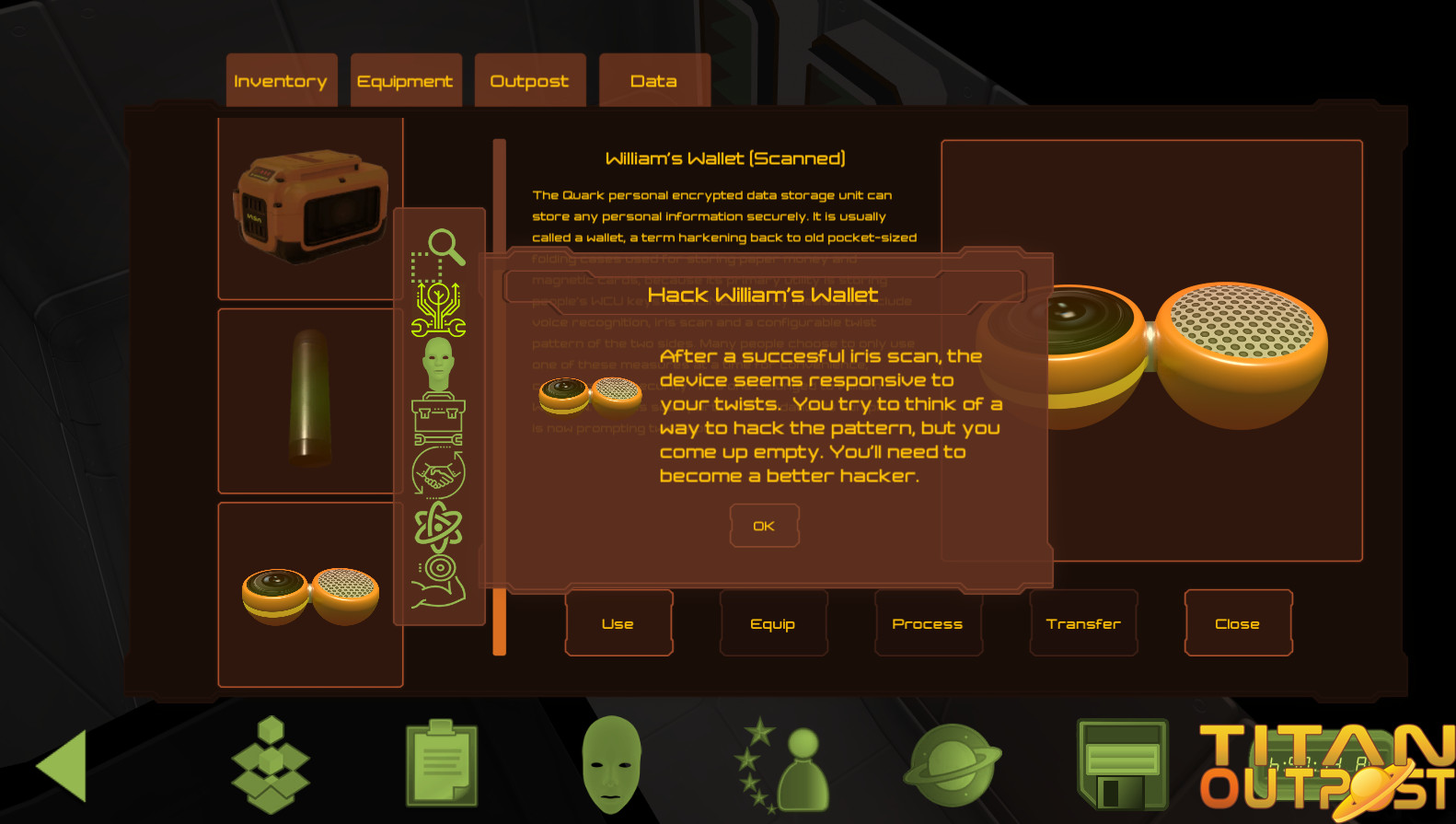Open the Data tab

click(x=653, y=80)
